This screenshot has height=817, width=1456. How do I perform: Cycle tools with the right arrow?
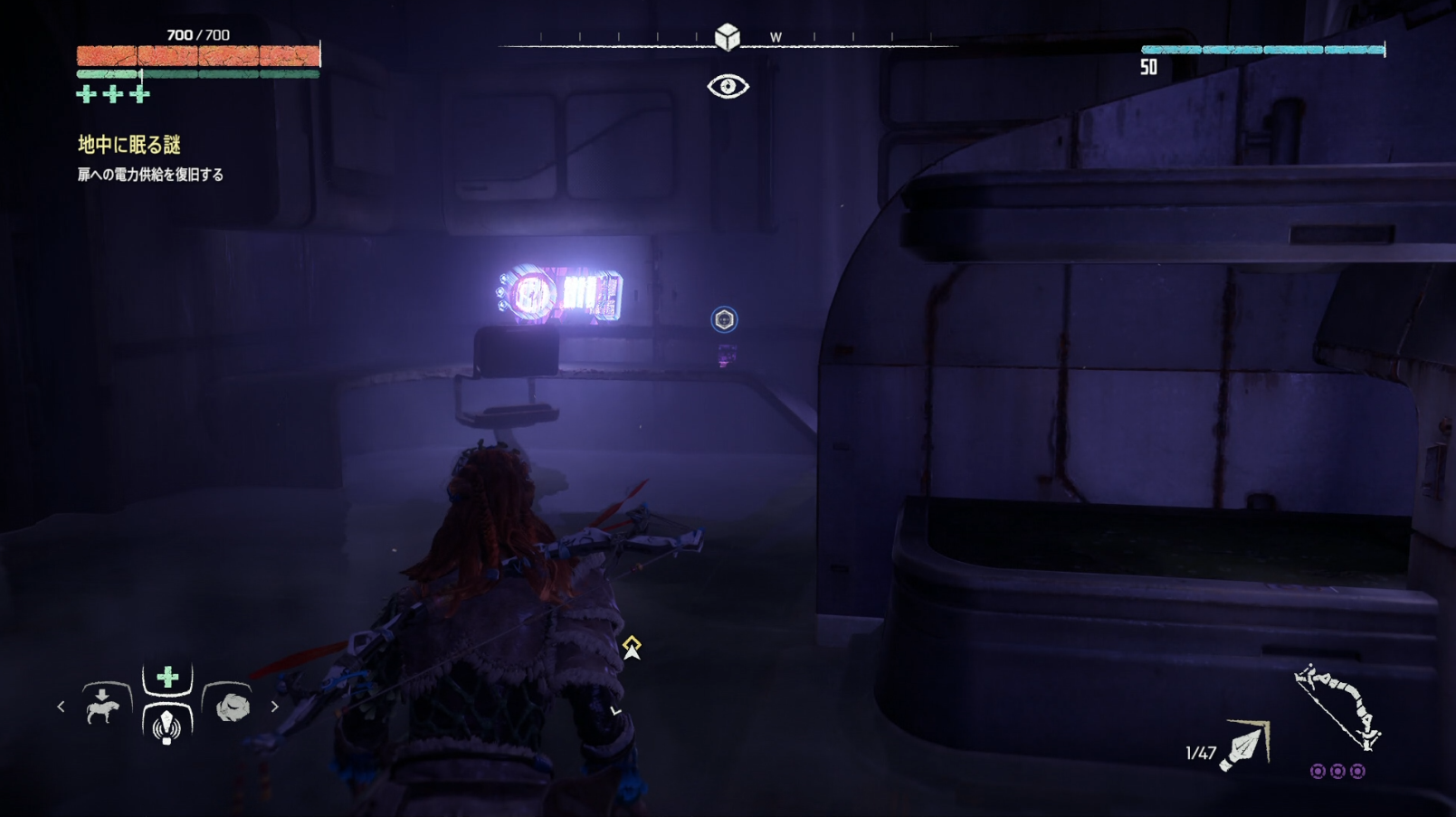275,707
